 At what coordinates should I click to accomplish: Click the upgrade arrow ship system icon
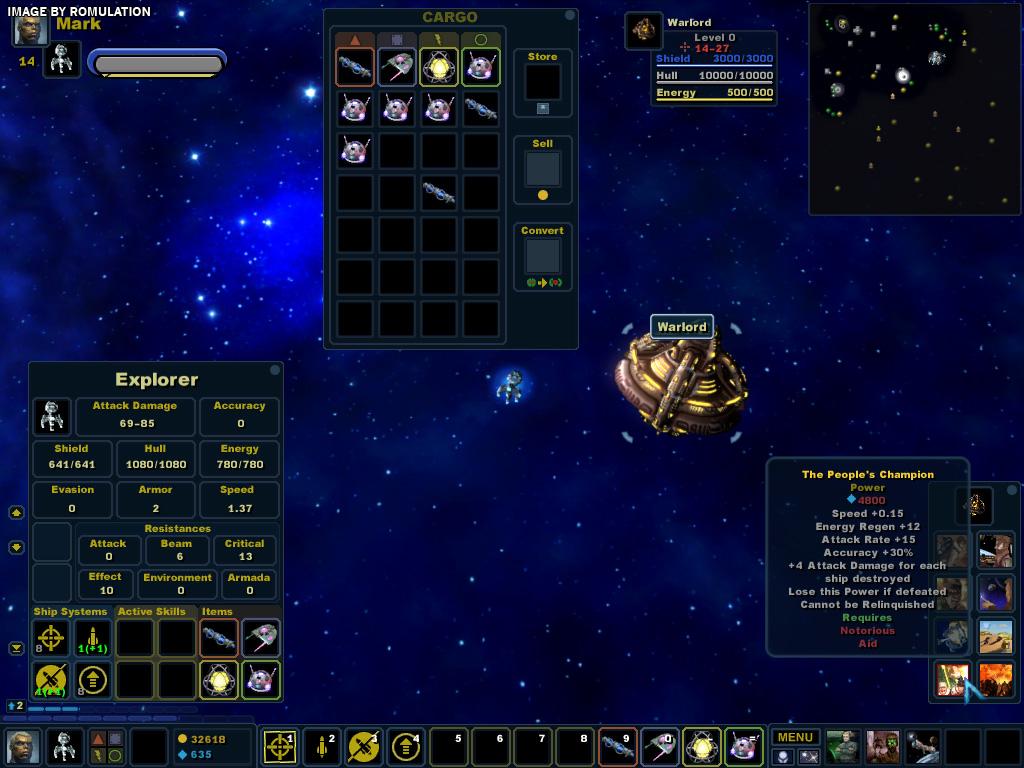[x=92, y=680]
